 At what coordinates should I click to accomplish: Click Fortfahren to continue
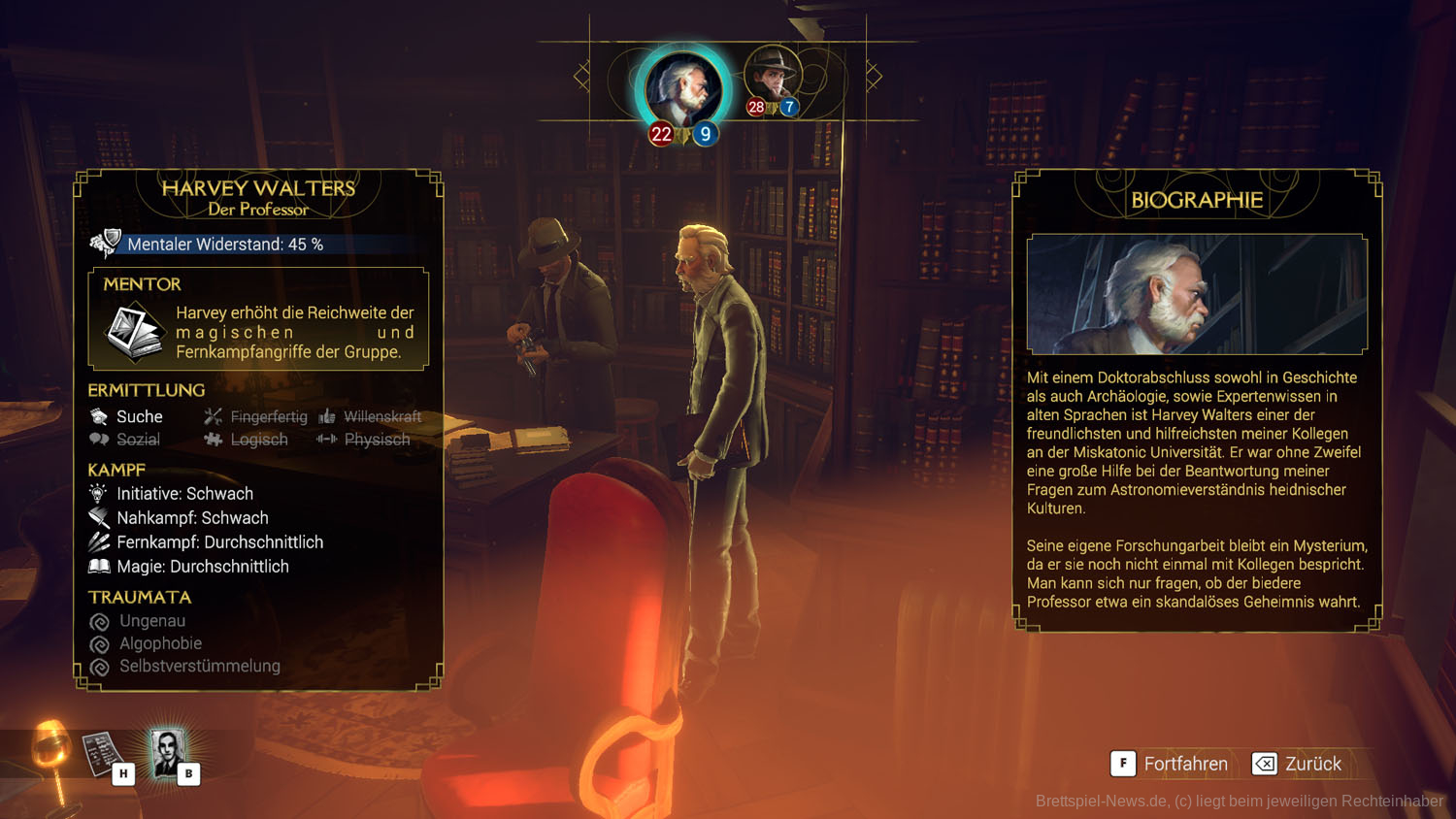pyautogui.click(x=1170, y=764)
